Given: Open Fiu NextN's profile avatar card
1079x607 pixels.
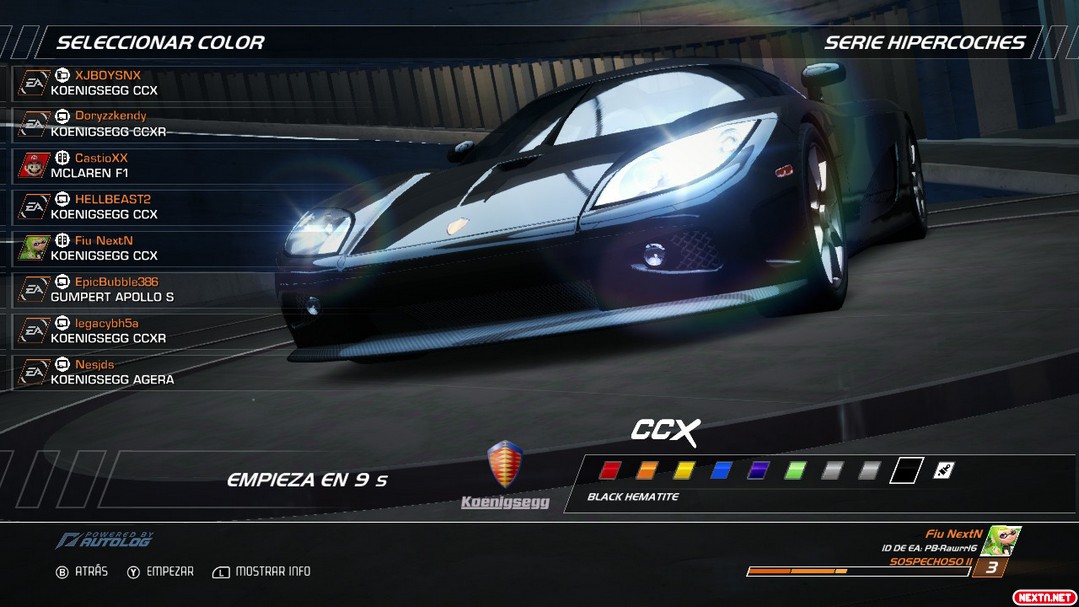Looking at the screenshot, I should (997, 541).
